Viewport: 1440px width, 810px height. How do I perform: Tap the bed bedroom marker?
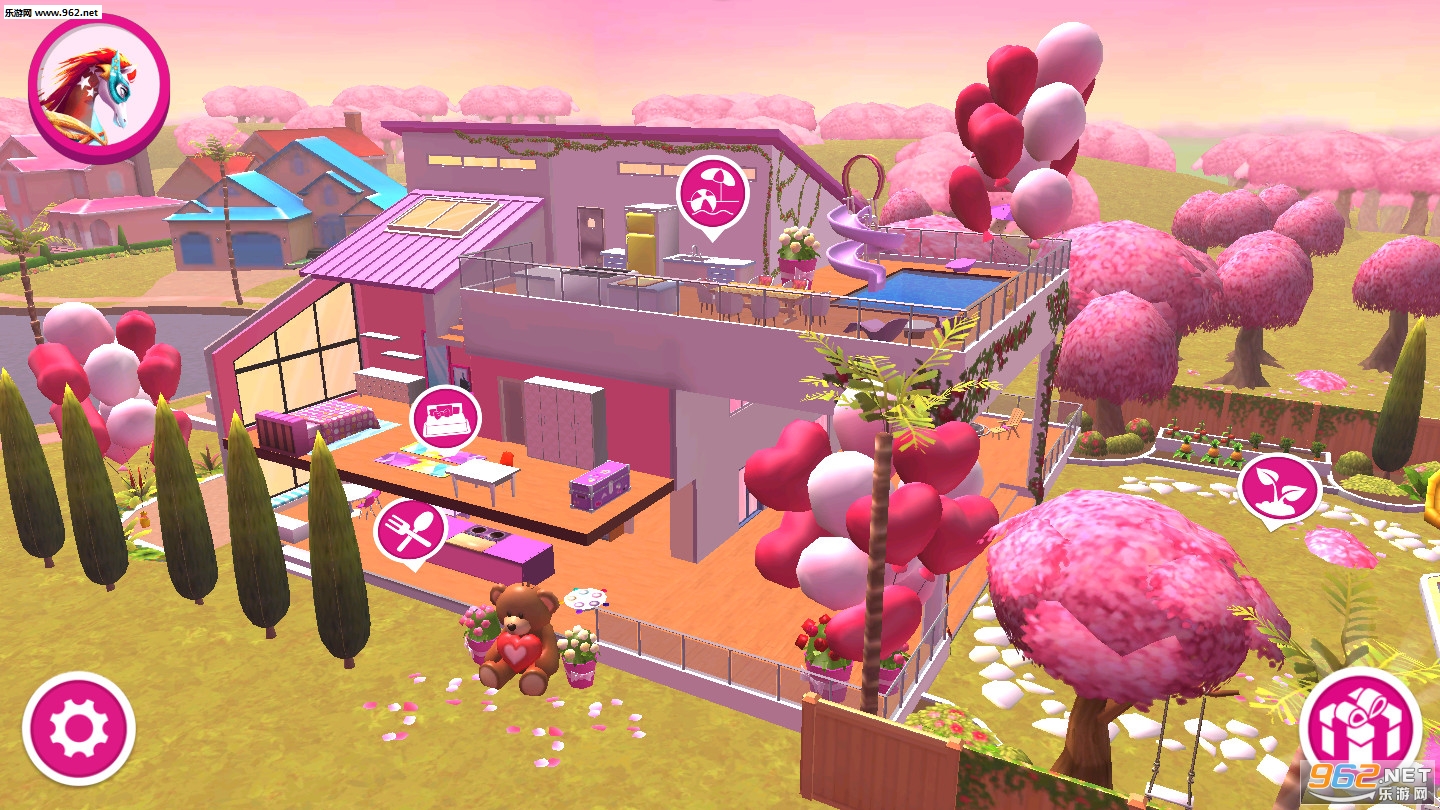click(x=445, y=418)
